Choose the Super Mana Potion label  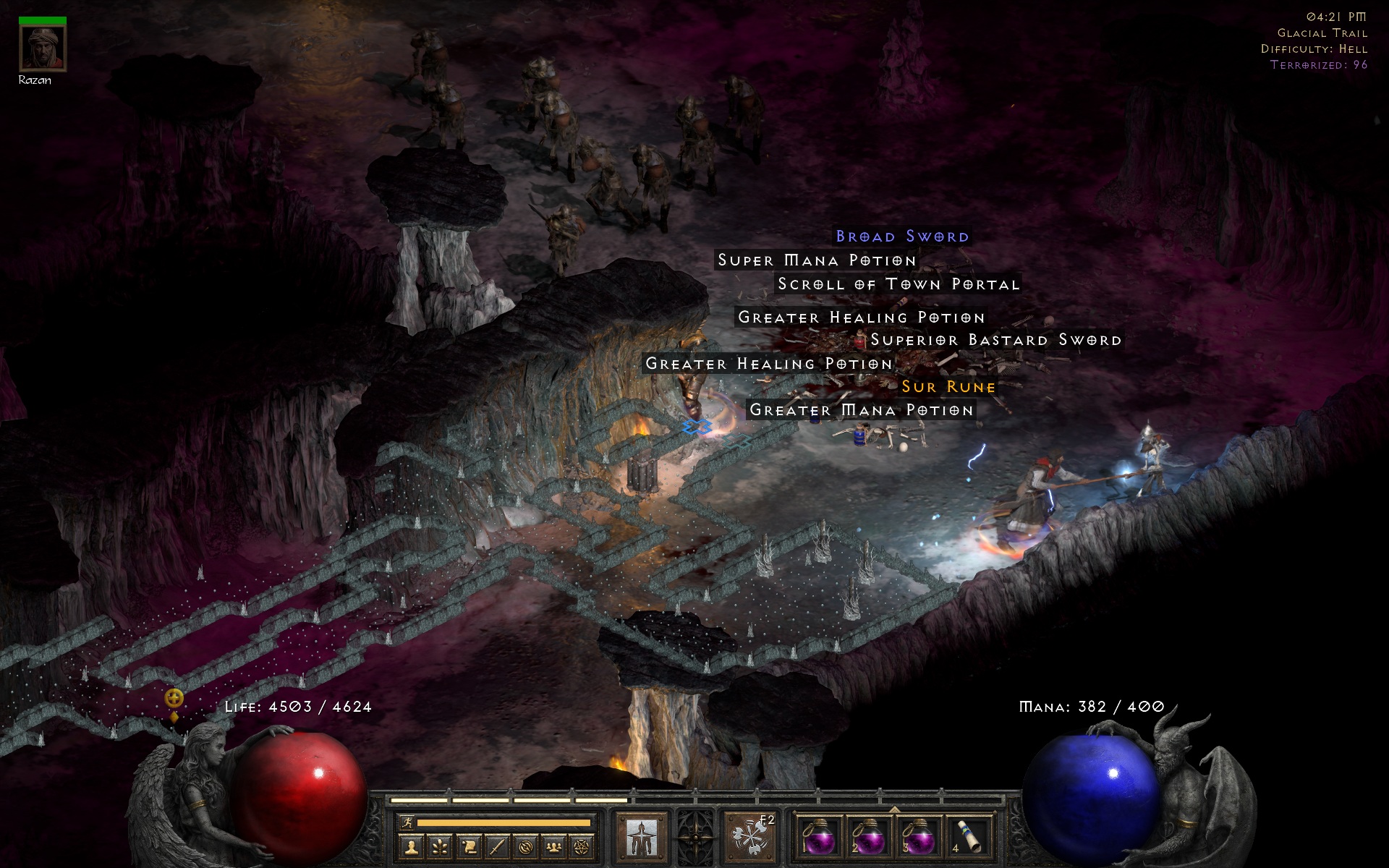click(x=817, y=260)
